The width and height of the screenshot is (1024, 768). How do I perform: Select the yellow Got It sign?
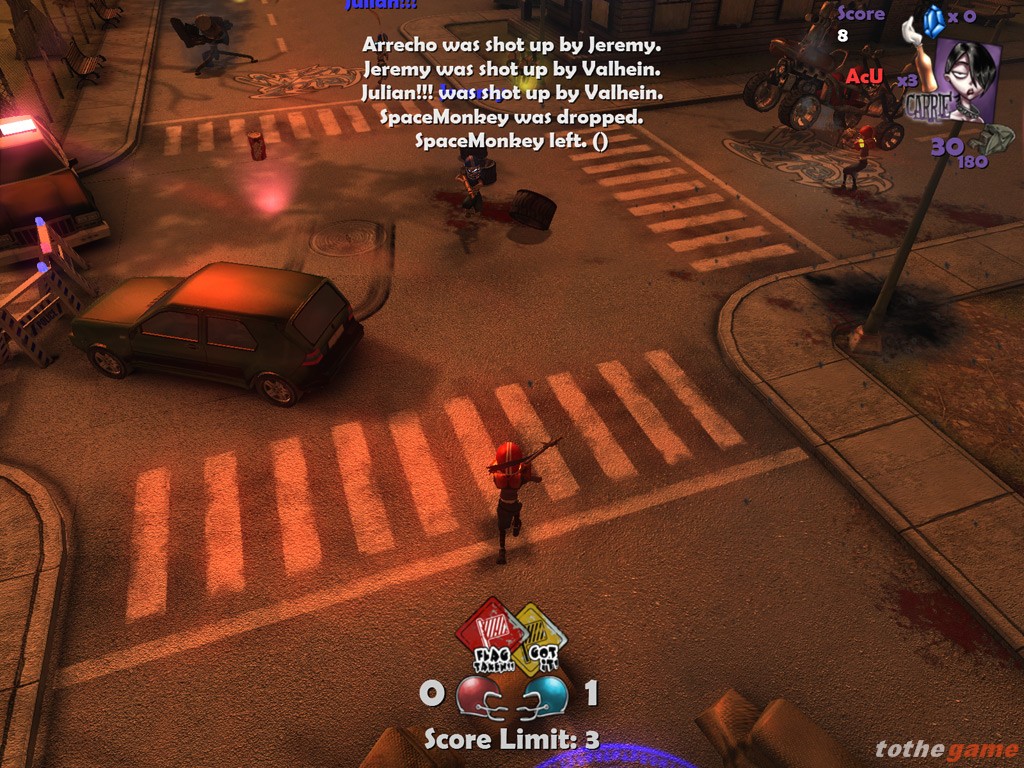click(x=541, y=639)
